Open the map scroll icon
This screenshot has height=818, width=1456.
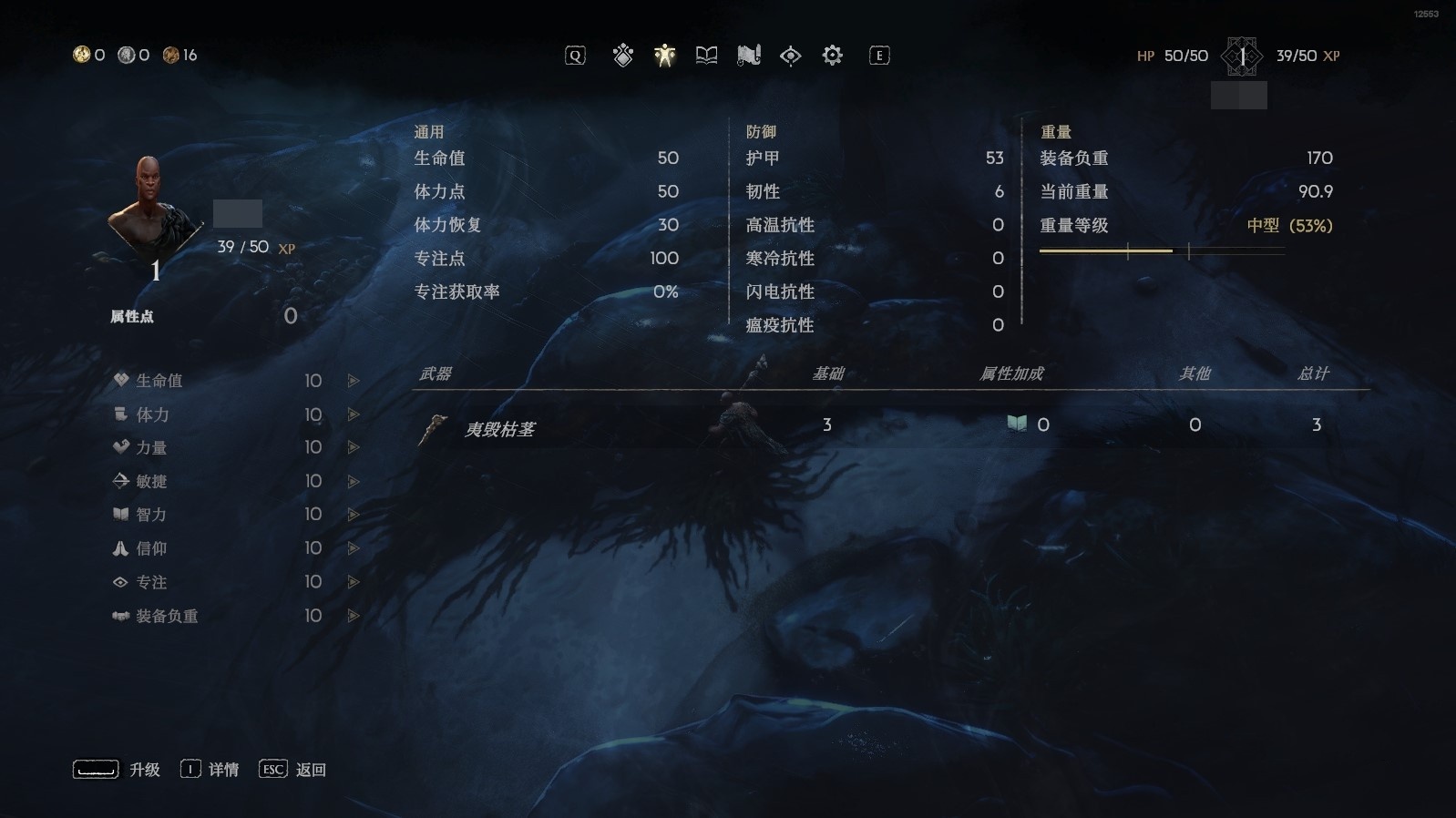click(x=747, y=56)
